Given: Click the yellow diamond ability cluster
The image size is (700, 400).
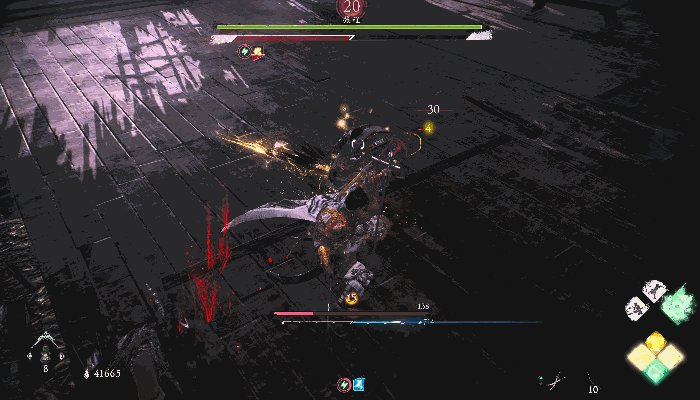Looking at the screenshot, I should 653,357.
